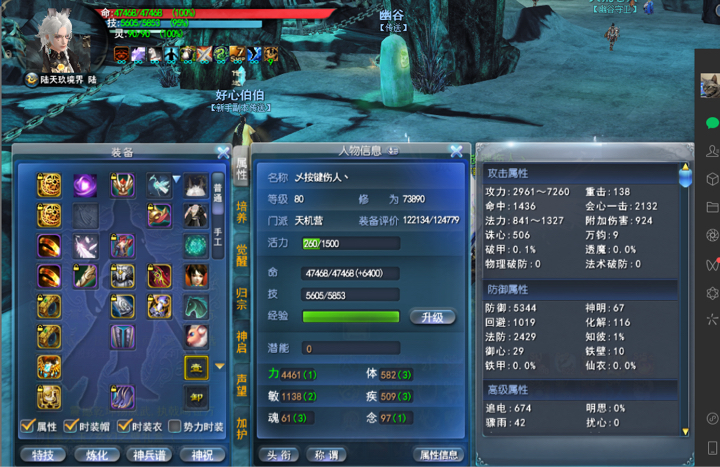
Task: Open the 特技 special skills button
Action: [x=42, y=455]
